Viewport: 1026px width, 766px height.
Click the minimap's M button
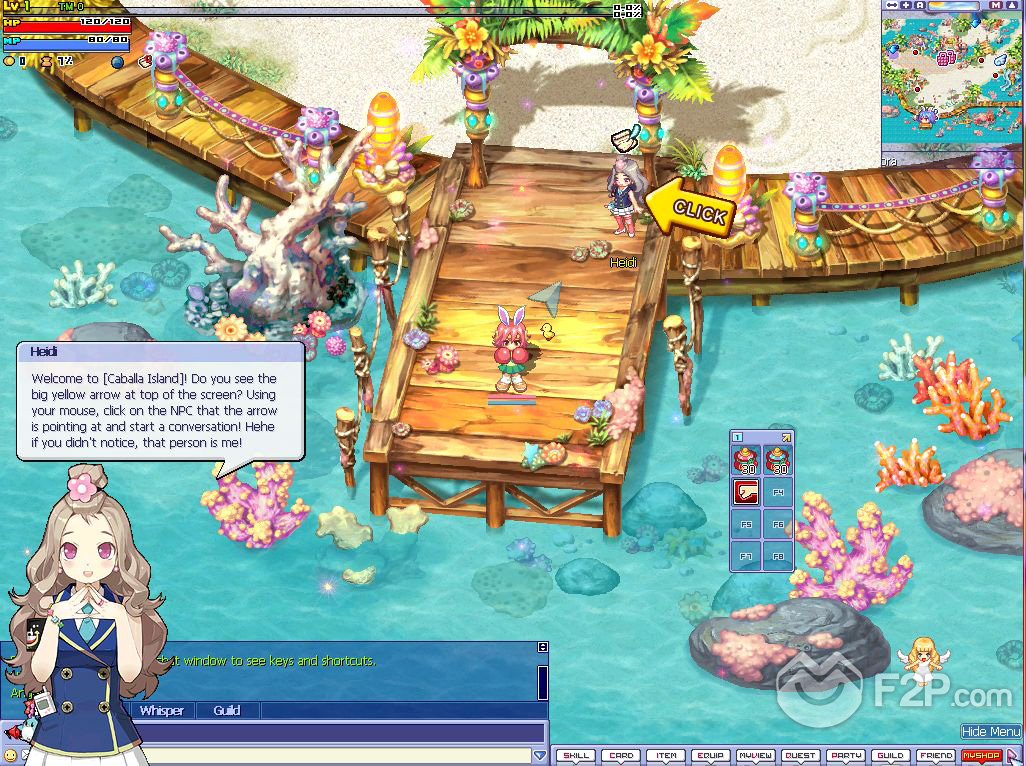[996, 5]
